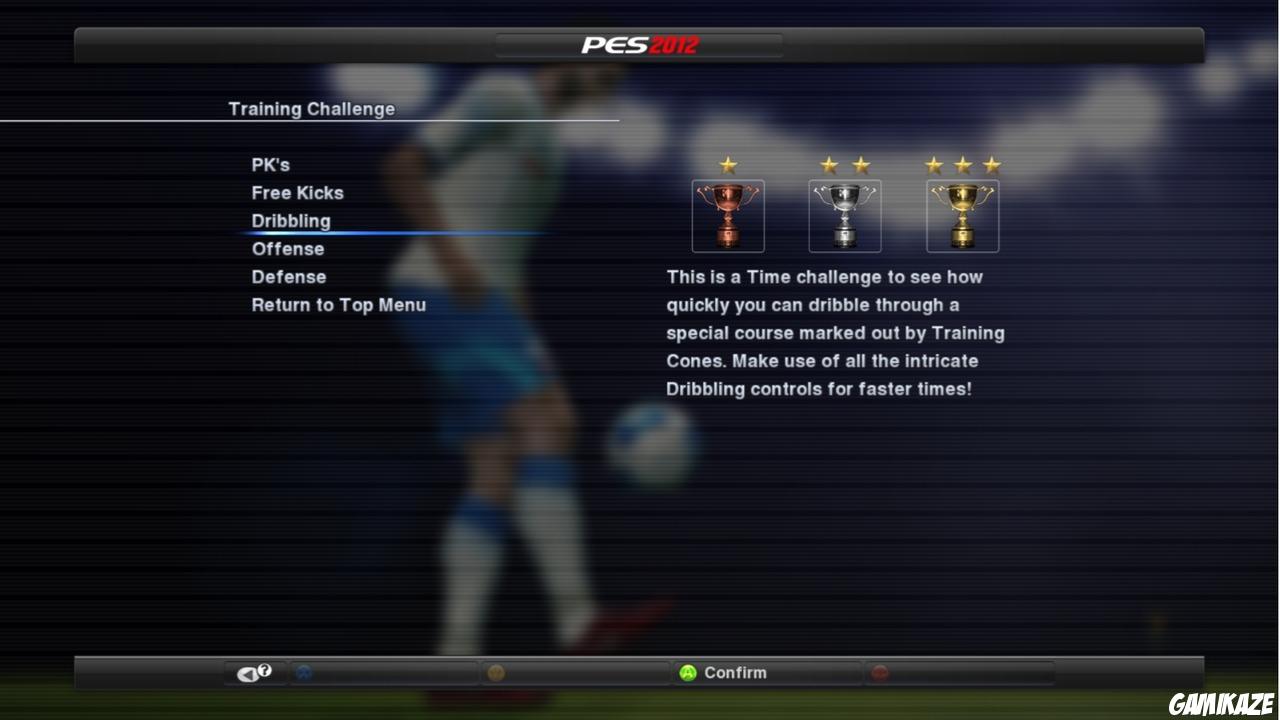The width and height of the screenshot is (1280, 720).
Task: Open the Free Kicks challenge
Action: pos(297,193)
